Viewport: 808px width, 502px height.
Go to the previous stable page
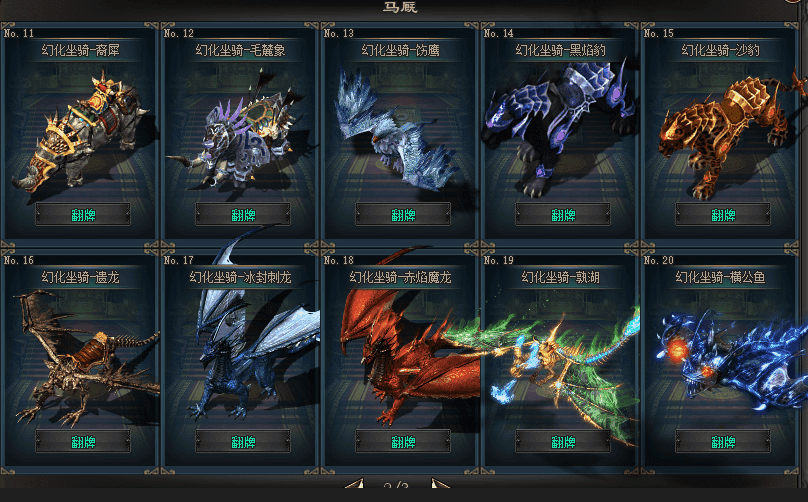pos(355,487)
